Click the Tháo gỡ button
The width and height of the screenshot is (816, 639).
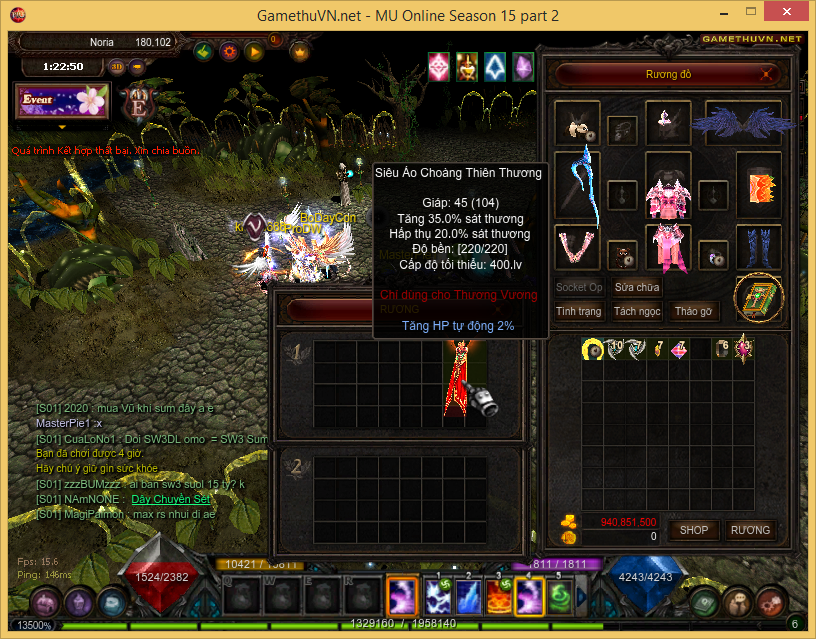[695, 311]
